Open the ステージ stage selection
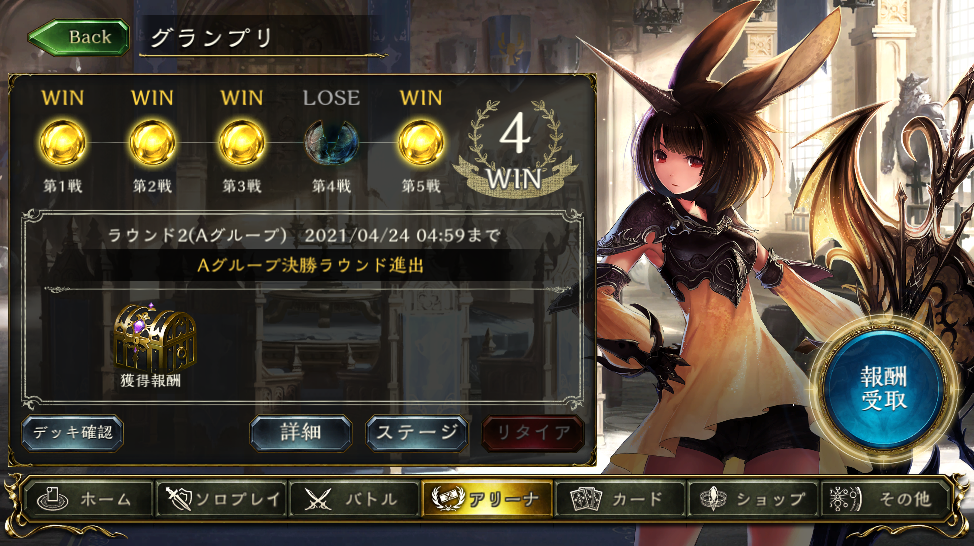 tap(417, 433)
